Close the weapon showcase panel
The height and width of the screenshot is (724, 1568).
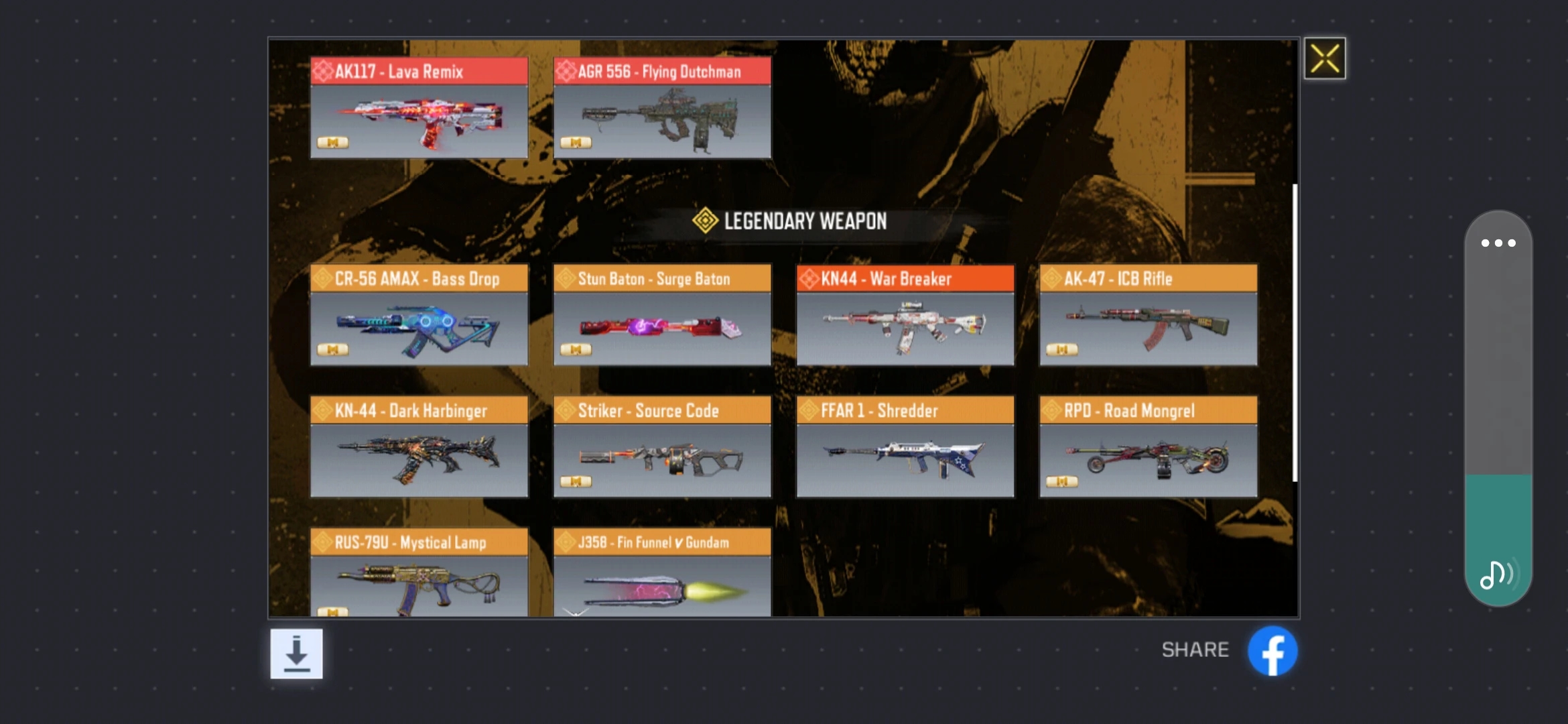coord(1324,58)
